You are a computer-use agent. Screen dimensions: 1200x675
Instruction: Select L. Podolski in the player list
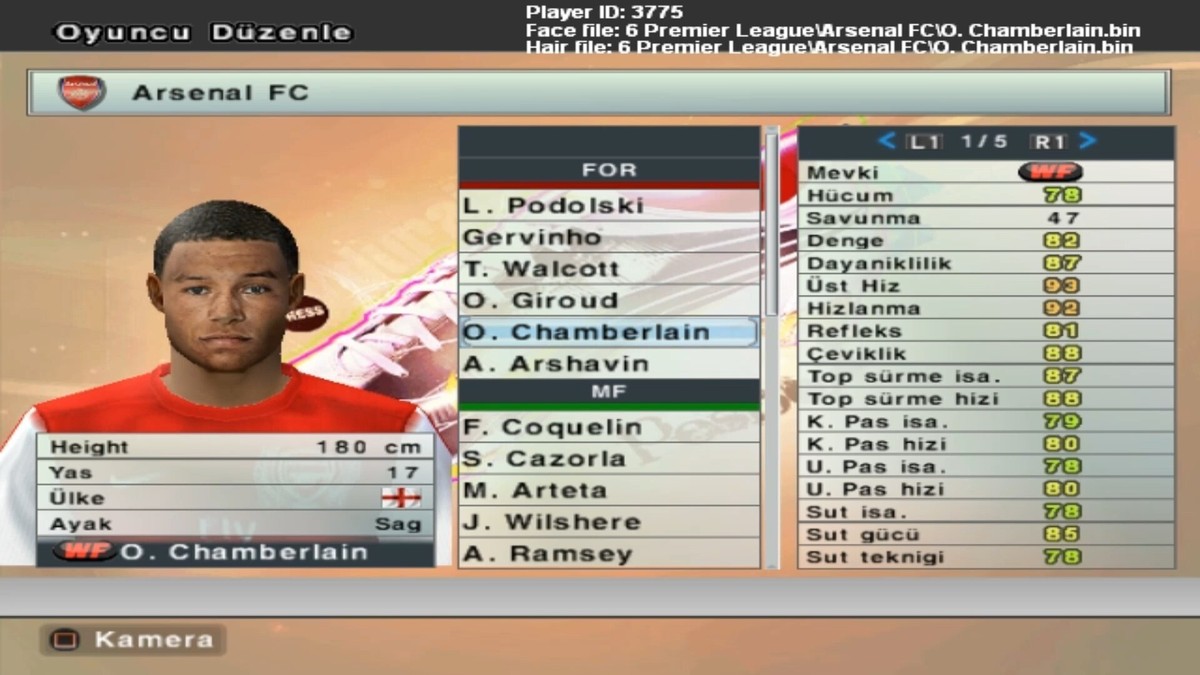(x=608, y=205)
